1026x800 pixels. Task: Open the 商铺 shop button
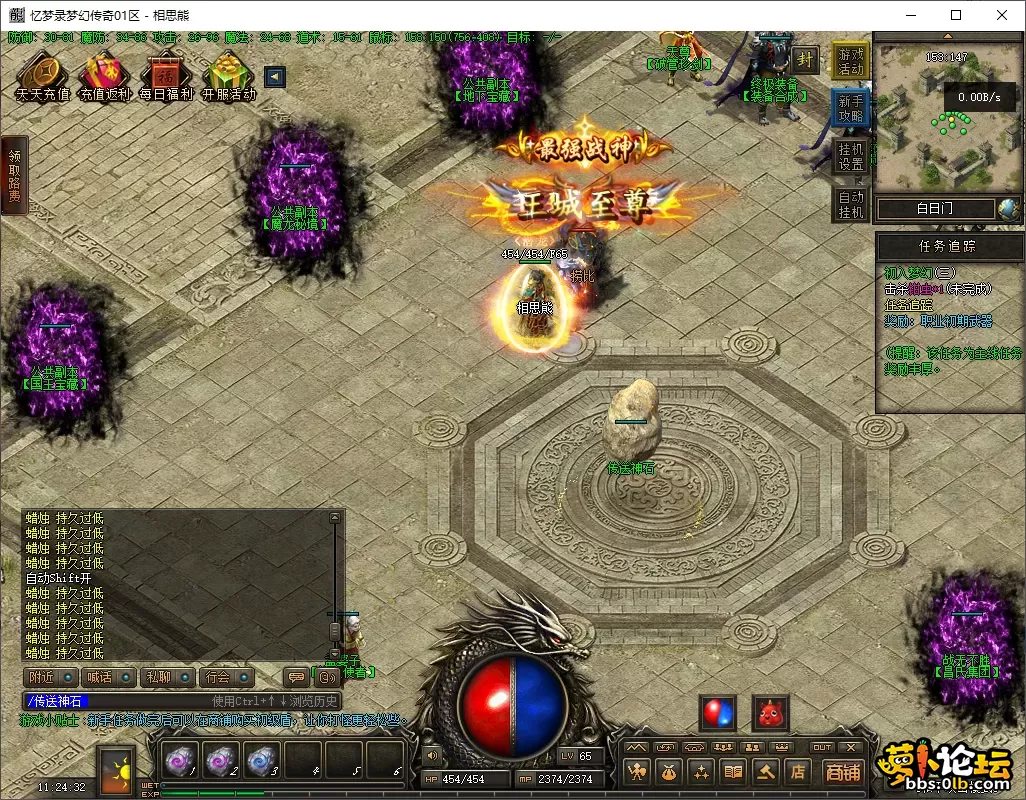[843, 771]
